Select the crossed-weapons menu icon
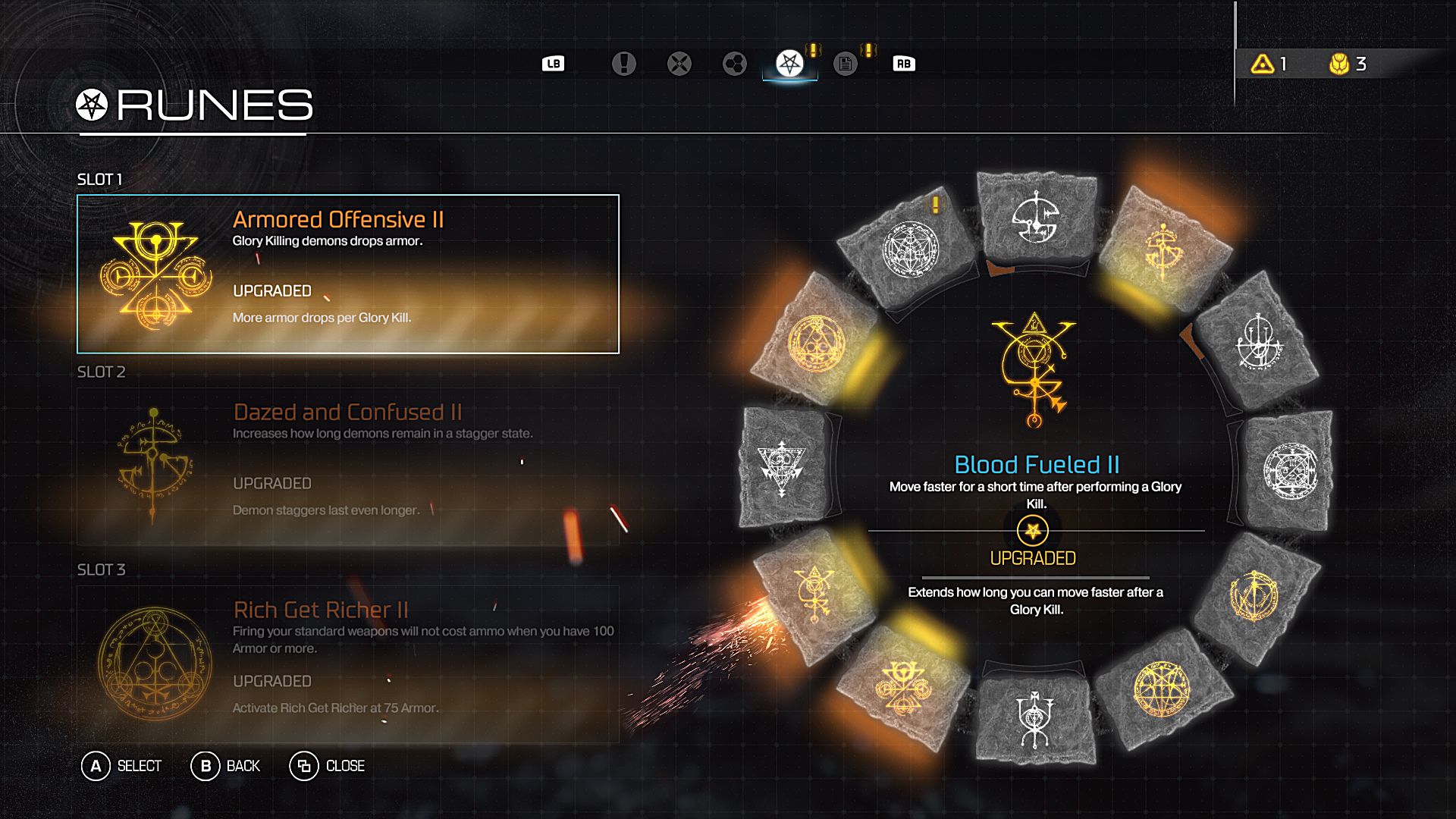This screenshot has height=819, width=1456. pyautogui.click(x=679, y=64)
